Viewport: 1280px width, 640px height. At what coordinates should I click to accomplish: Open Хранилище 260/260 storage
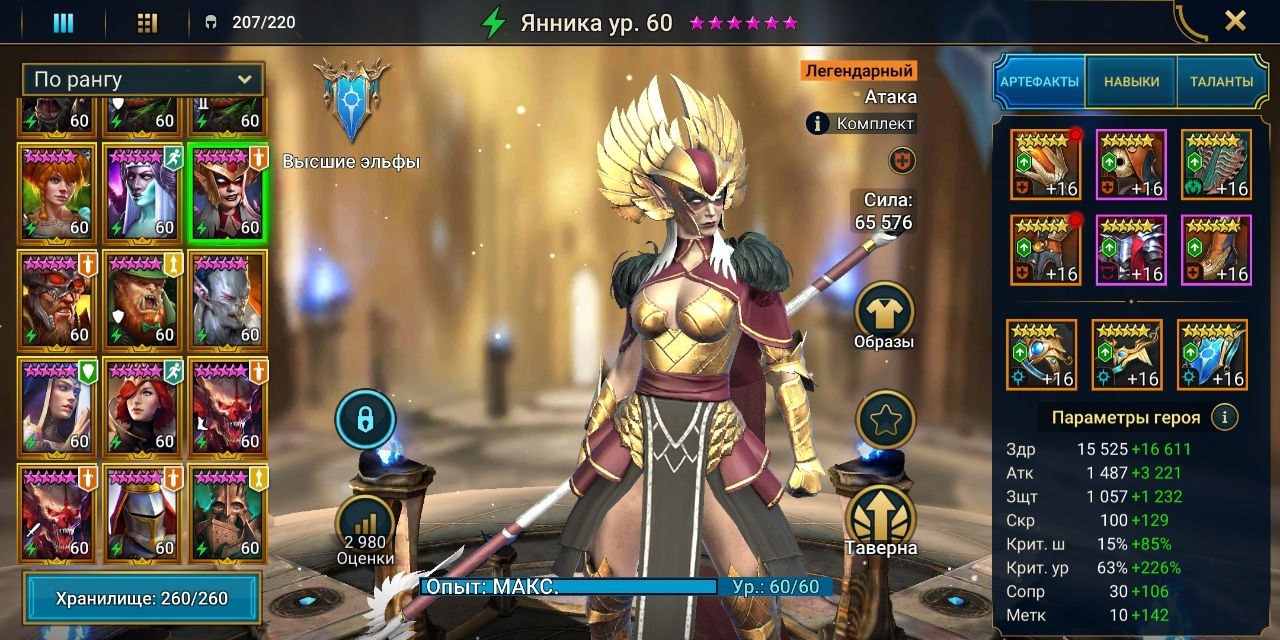141,599
